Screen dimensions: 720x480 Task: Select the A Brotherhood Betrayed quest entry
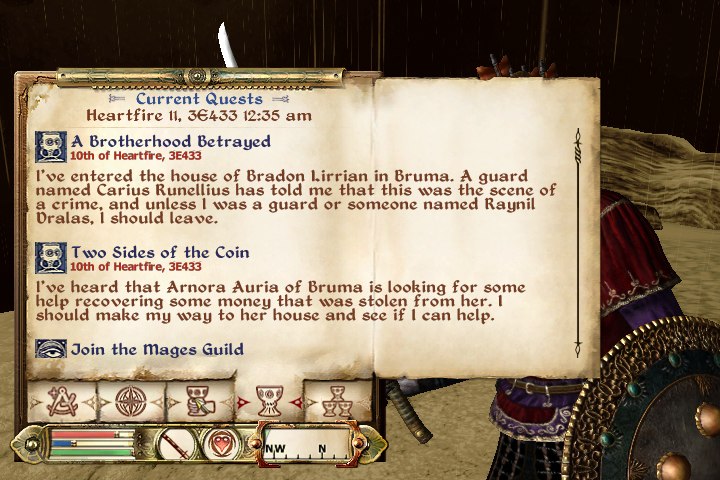point(170,141)
